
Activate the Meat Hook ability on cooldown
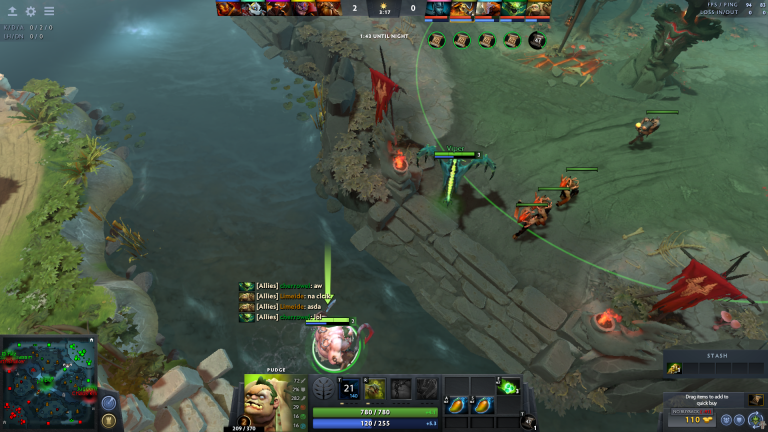(349, 390)
